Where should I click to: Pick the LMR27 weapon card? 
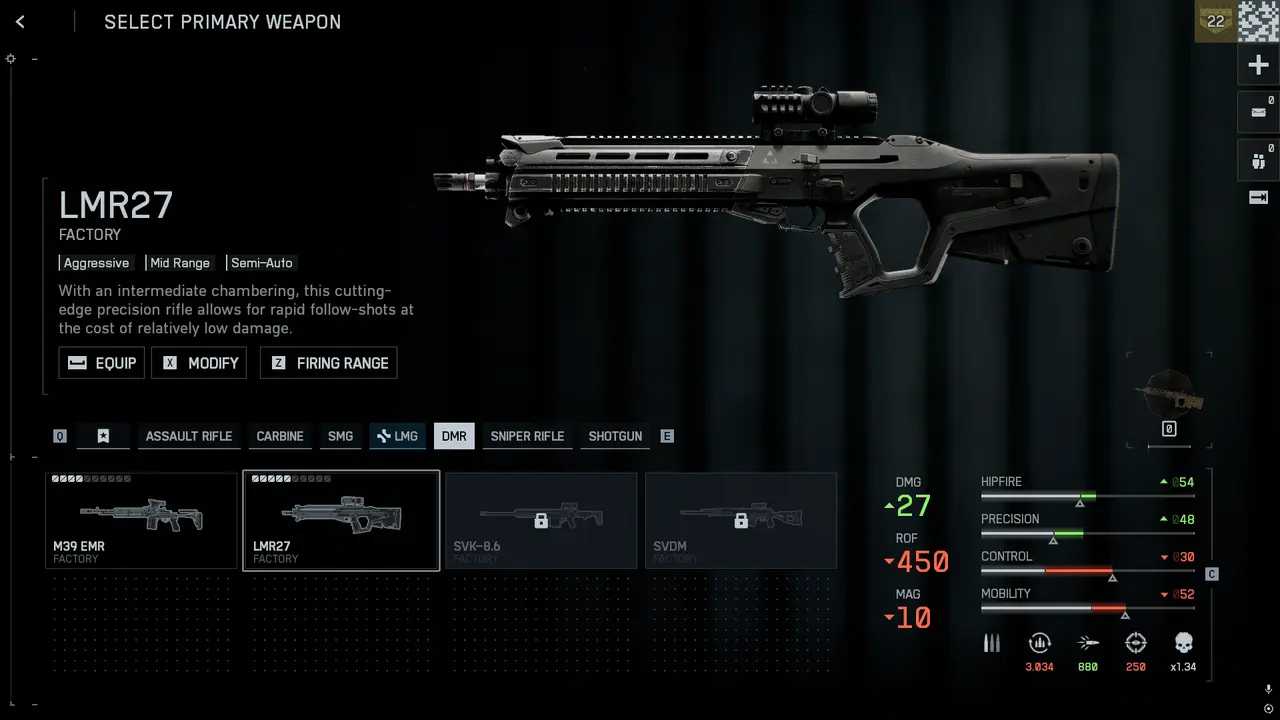click(341, 520)
